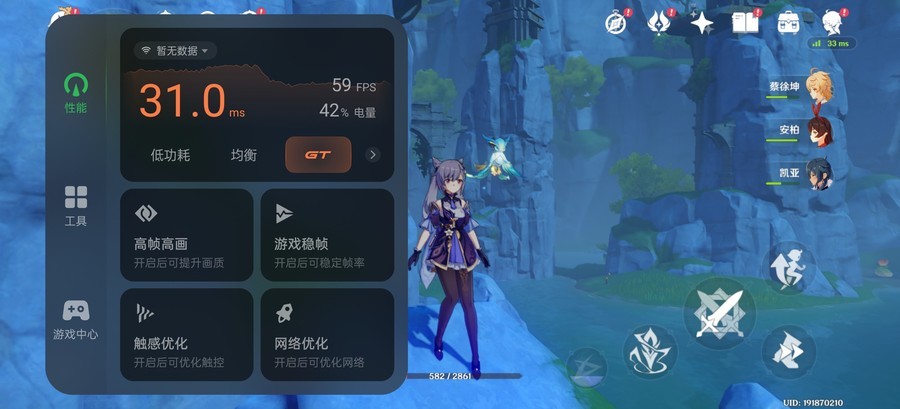Open the 游戏中心 game center tab
Image resolution: width=900 pixels, height=409 pixels.
click(75, 319)
